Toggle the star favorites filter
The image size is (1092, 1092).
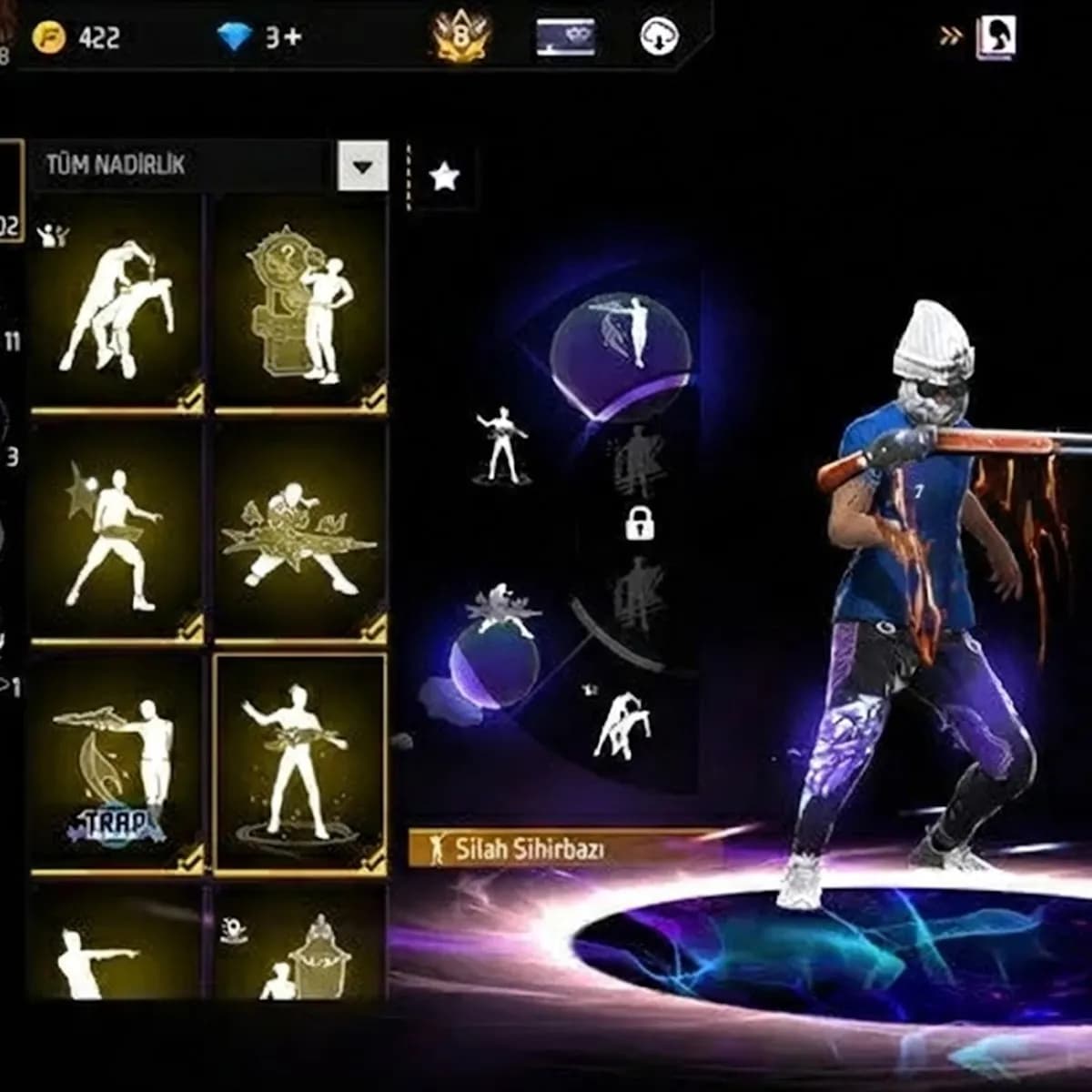point(444,177)
